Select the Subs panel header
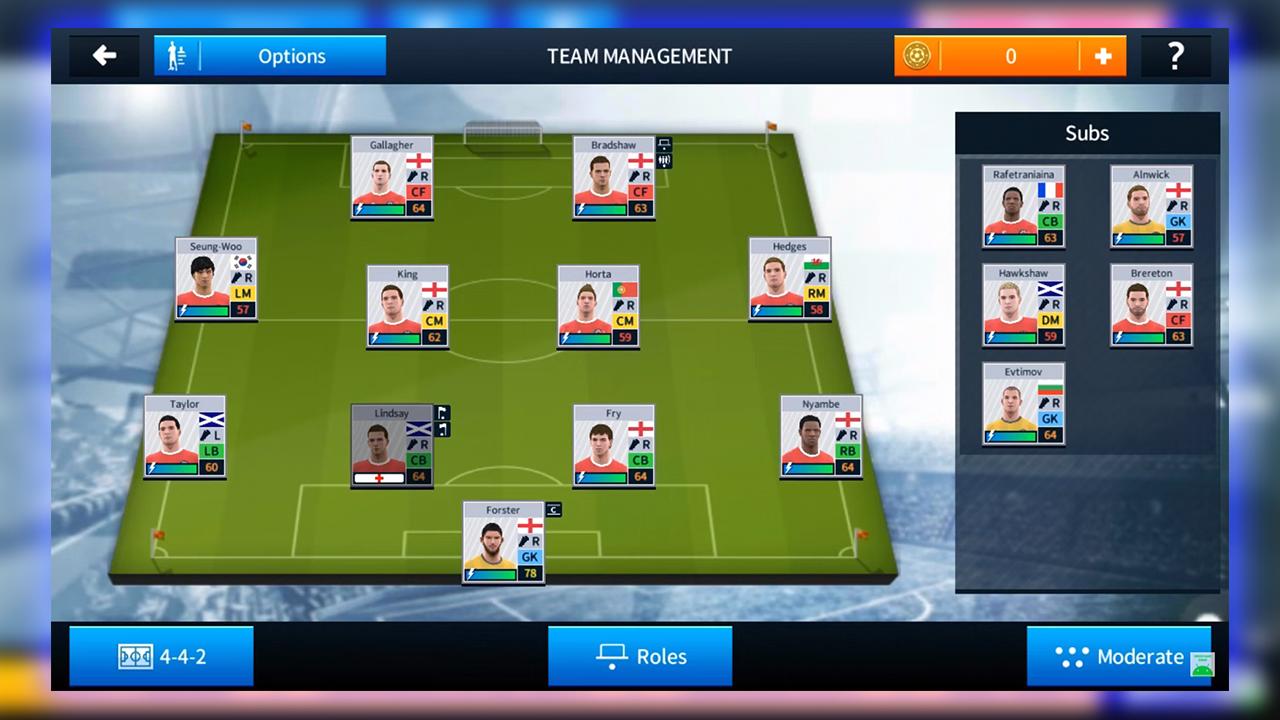Viewport: 1280px width, 720px height. pyautogui.click(x=1087, y=133)
